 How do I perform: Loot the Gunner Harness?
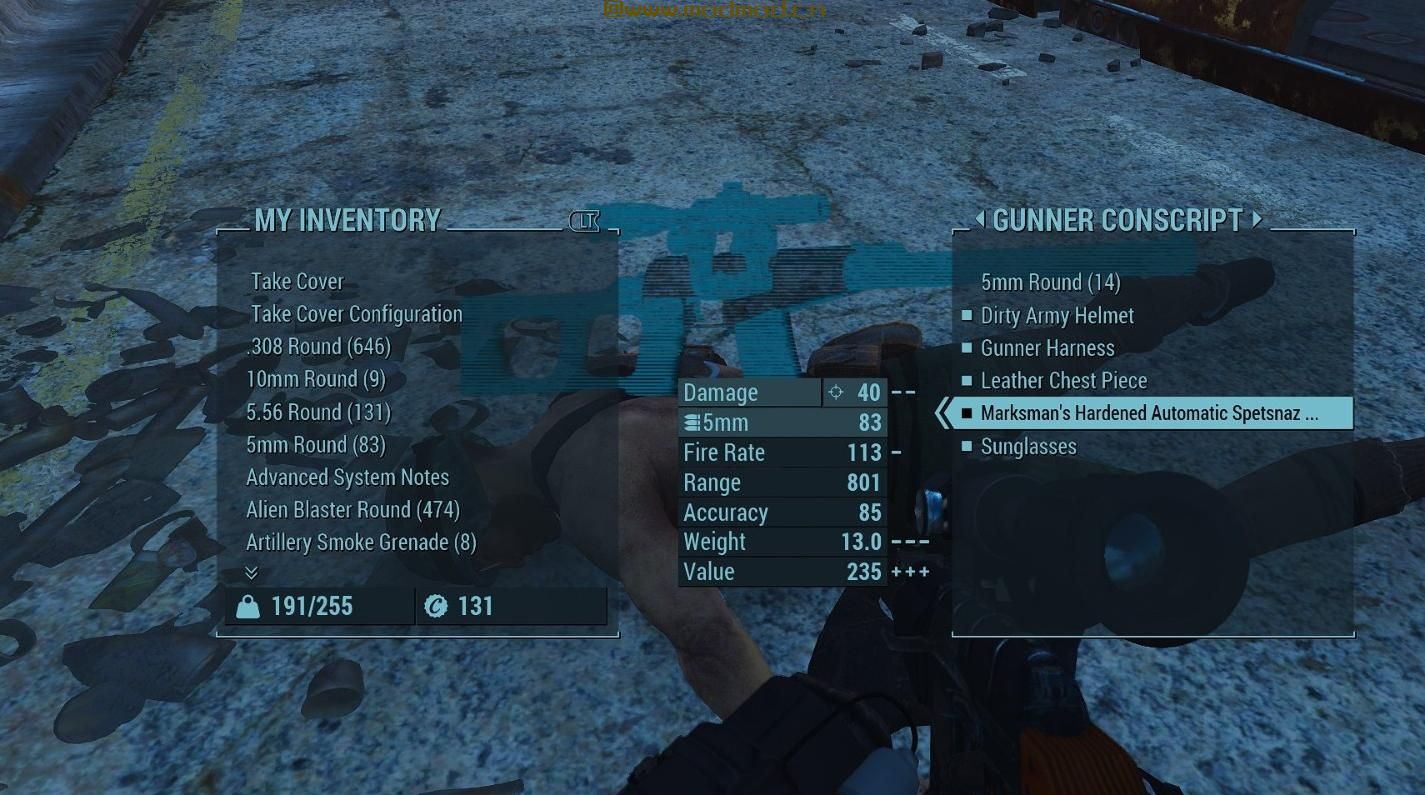pos(1047,348)
